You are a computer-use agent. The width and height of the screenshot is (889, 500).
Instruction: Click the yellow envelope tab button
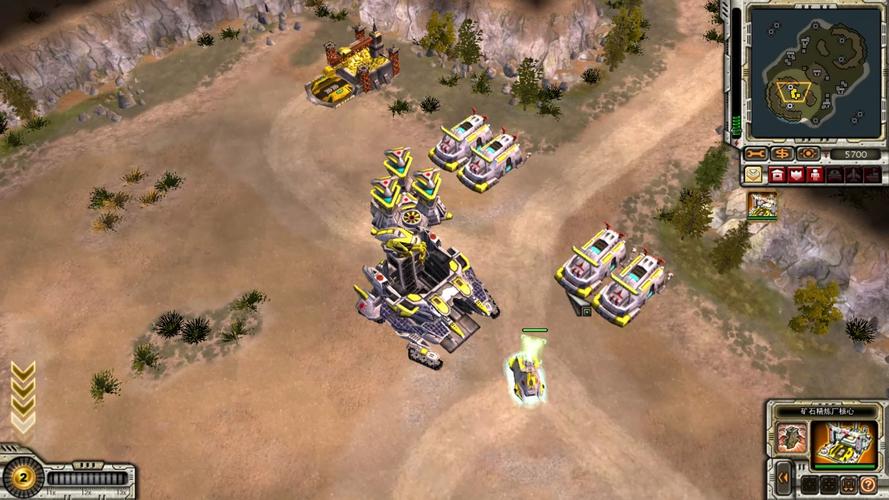coord(753,174)
